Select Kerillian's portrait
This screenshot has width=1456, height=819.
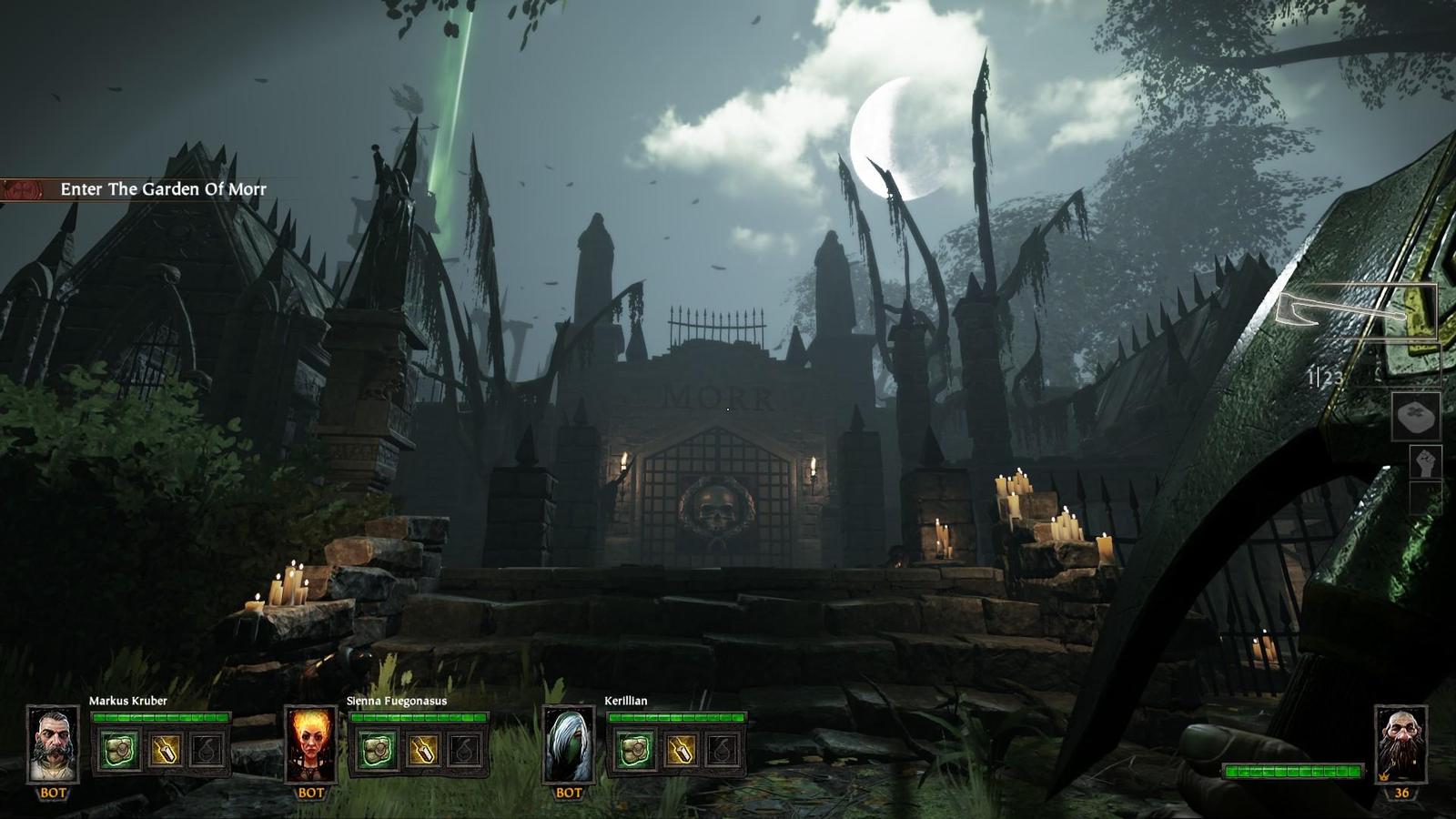pos(569,744)
